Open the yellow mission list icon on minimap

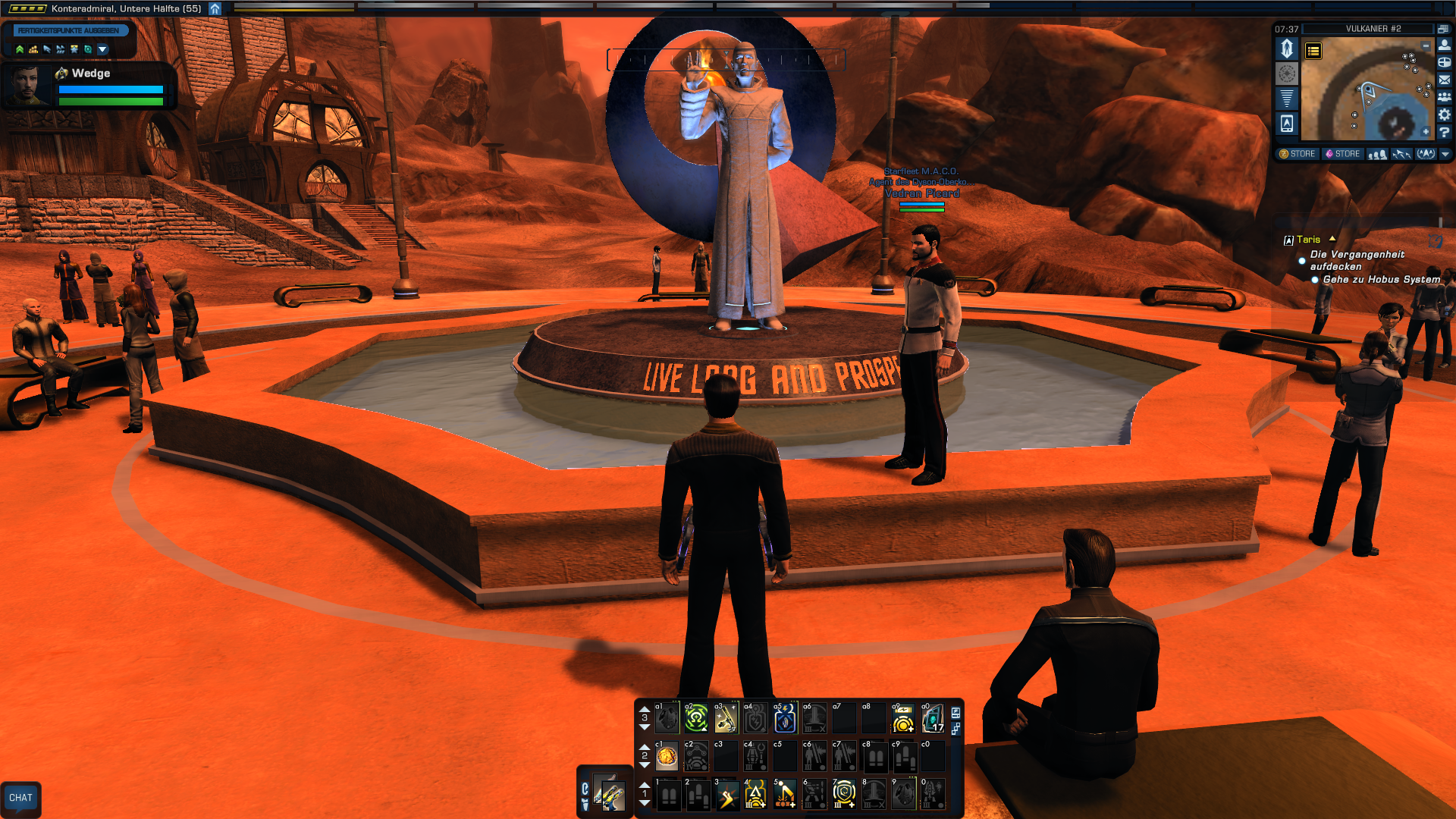click(1313, 51)
